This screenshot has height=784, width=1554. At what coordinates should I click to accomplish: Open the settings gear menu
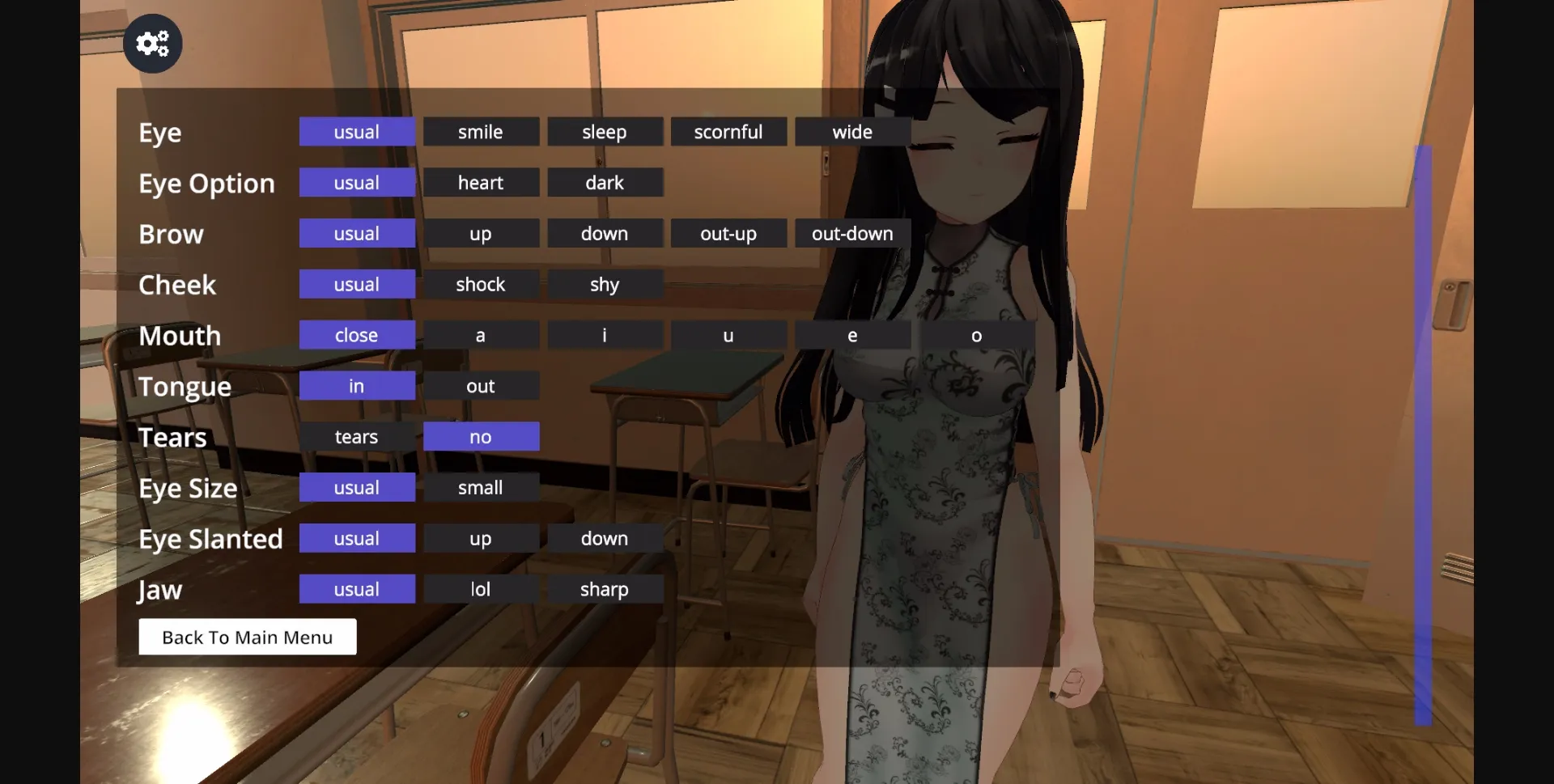coord(152,43)
